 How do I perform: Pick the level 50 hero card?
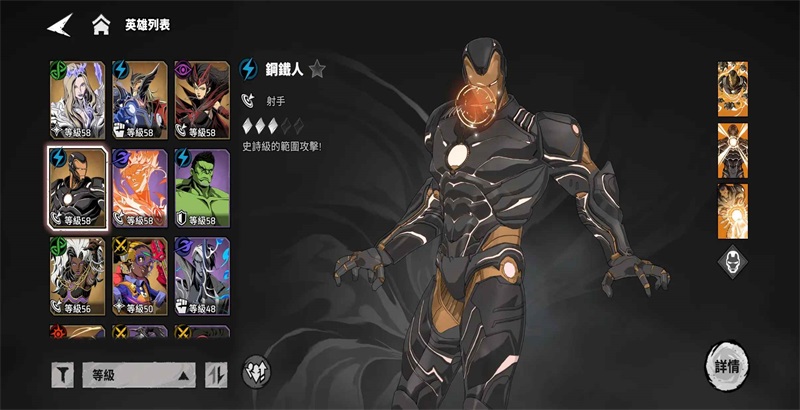pos(140,276)
